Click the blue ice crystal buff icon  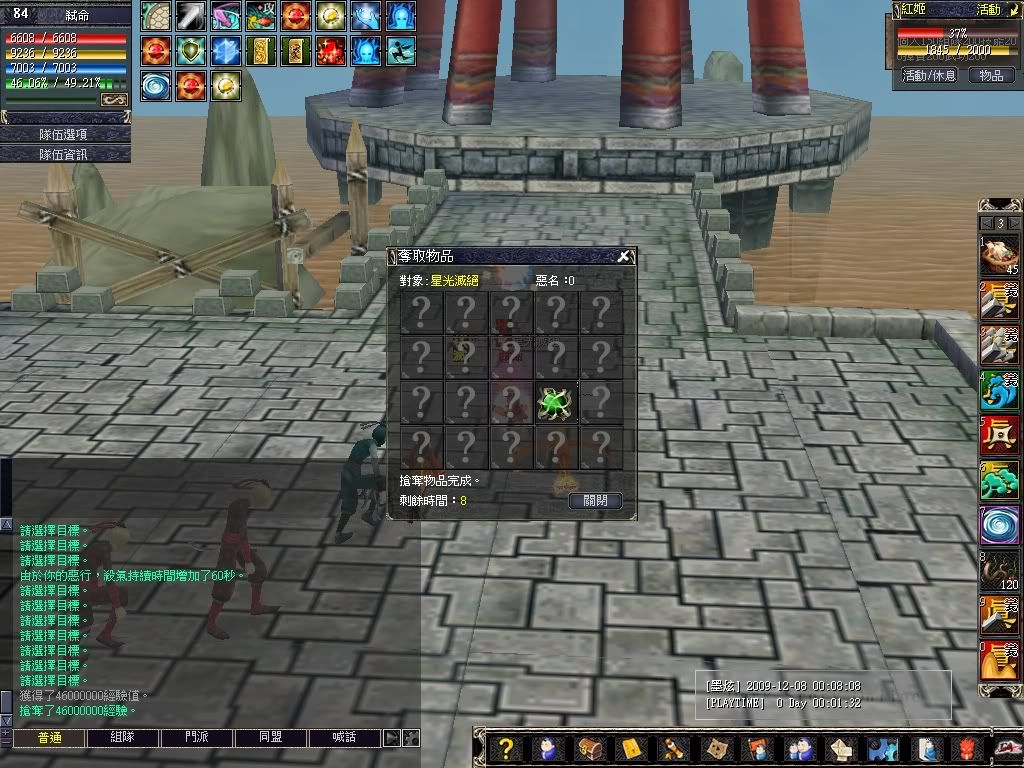point(225,51)
